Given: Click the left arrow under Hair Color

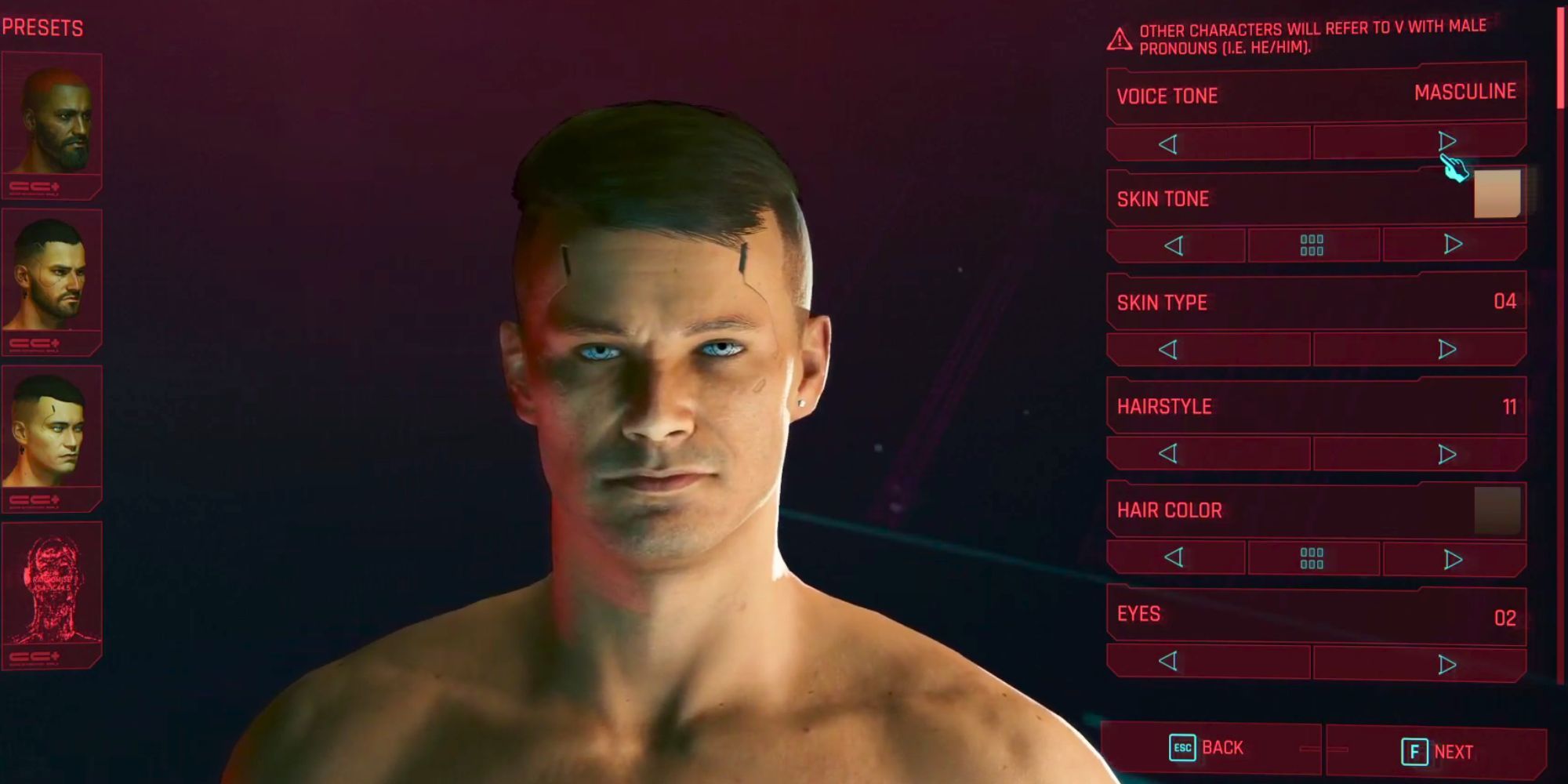Looking at the screenshot, I should click(1174, 558).
